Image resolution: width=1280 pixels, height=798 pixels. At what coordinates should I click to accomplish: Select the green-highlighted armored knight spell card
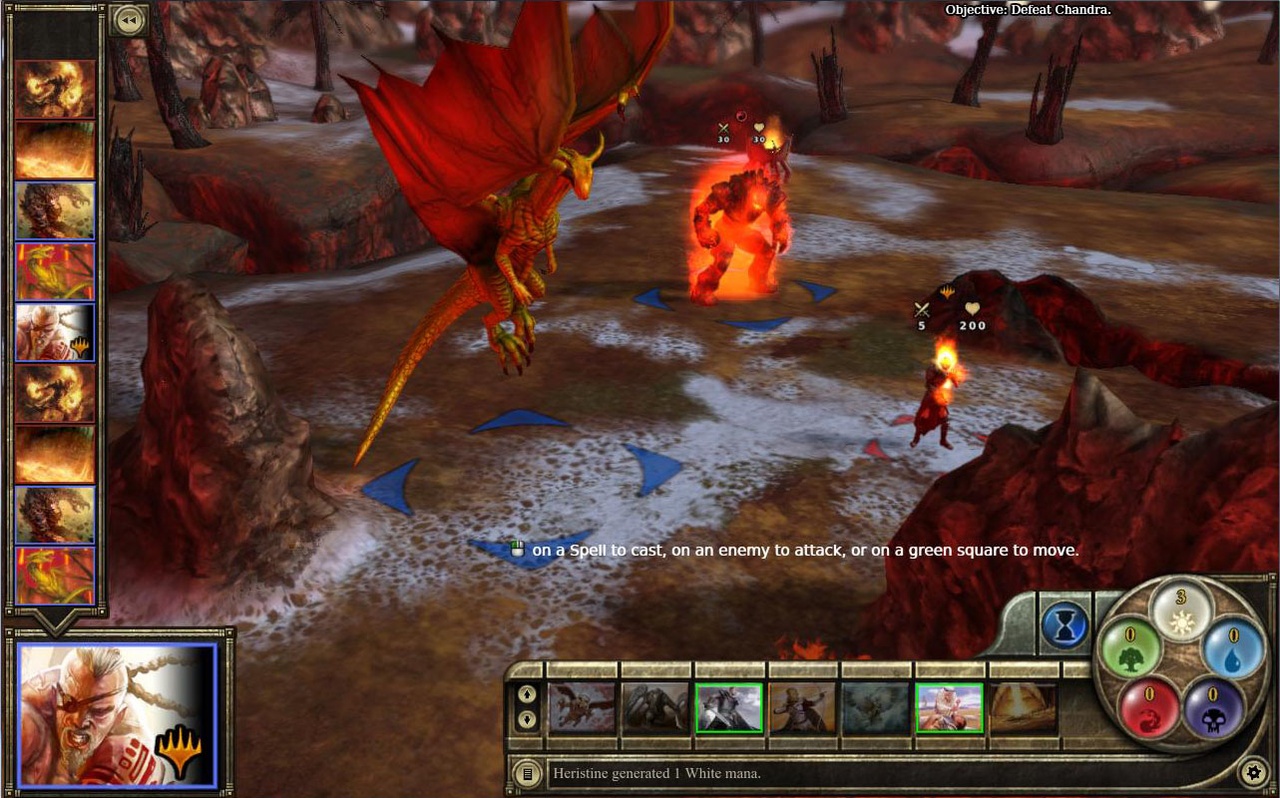(729, 708)
